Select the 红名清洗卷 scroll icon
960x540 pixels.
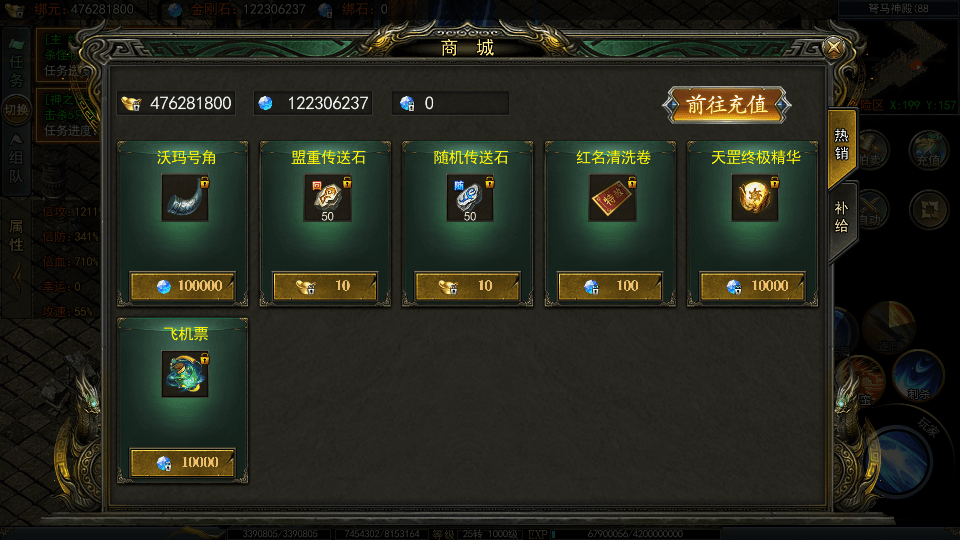coord(612,198)
